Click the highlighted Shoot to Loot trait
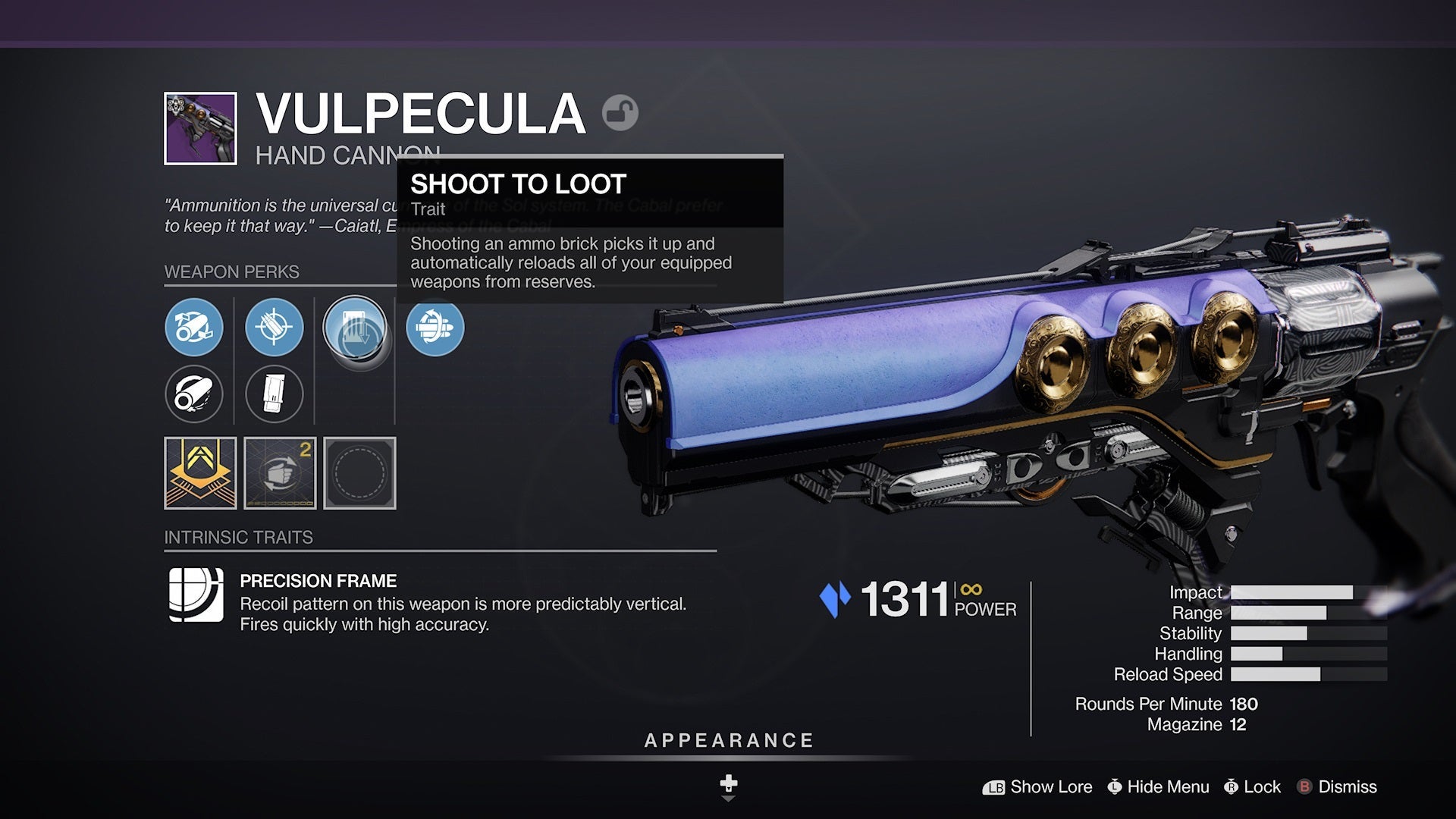 pos(354,328)
